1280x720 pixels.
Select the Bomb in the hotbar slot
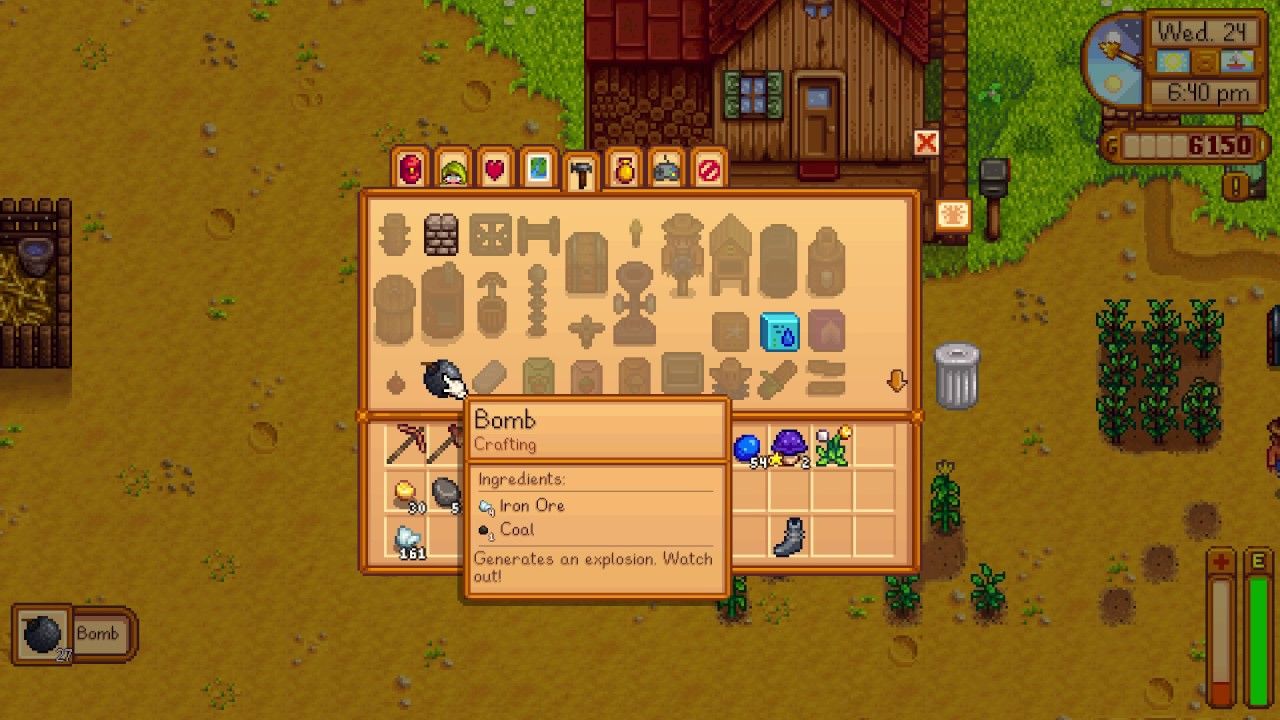(40, 633)
